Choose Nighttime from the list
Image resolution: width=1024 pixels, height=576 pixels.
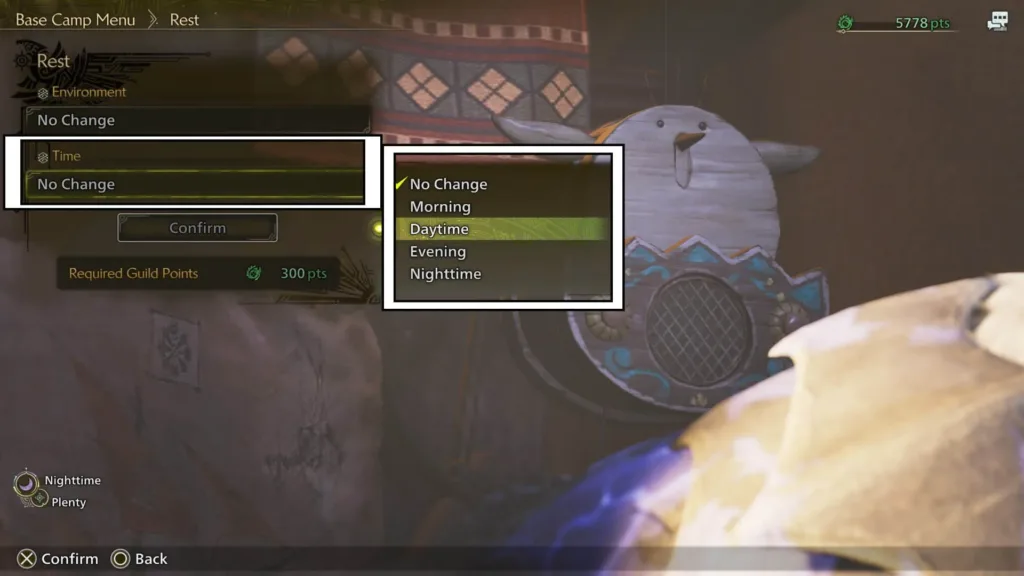coord(445,274)
